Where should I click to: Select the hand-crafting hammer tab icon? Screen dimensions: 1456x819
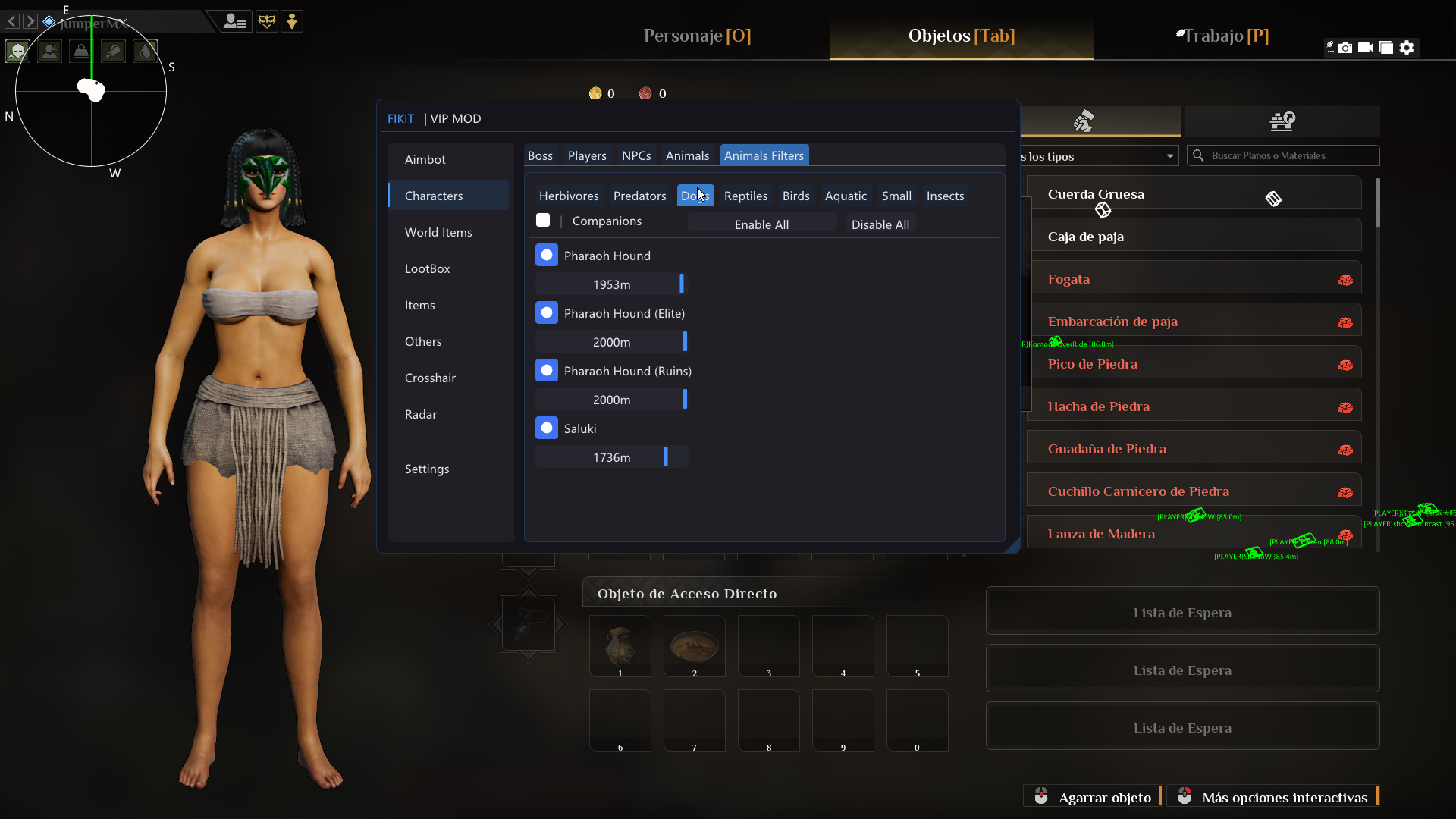coord(1084,121)
